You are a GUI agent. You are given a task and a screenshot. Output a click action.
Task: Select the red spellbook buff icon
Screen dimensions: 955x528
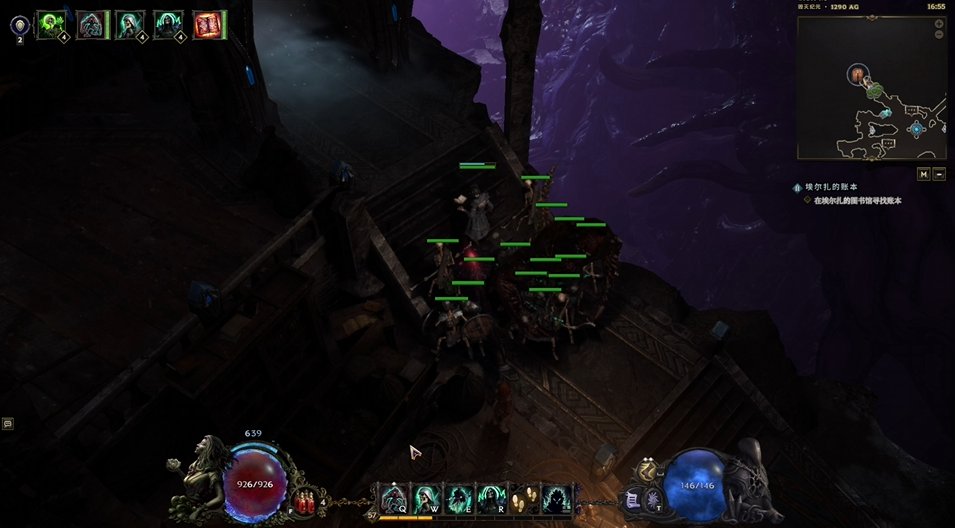click(208, 24)
